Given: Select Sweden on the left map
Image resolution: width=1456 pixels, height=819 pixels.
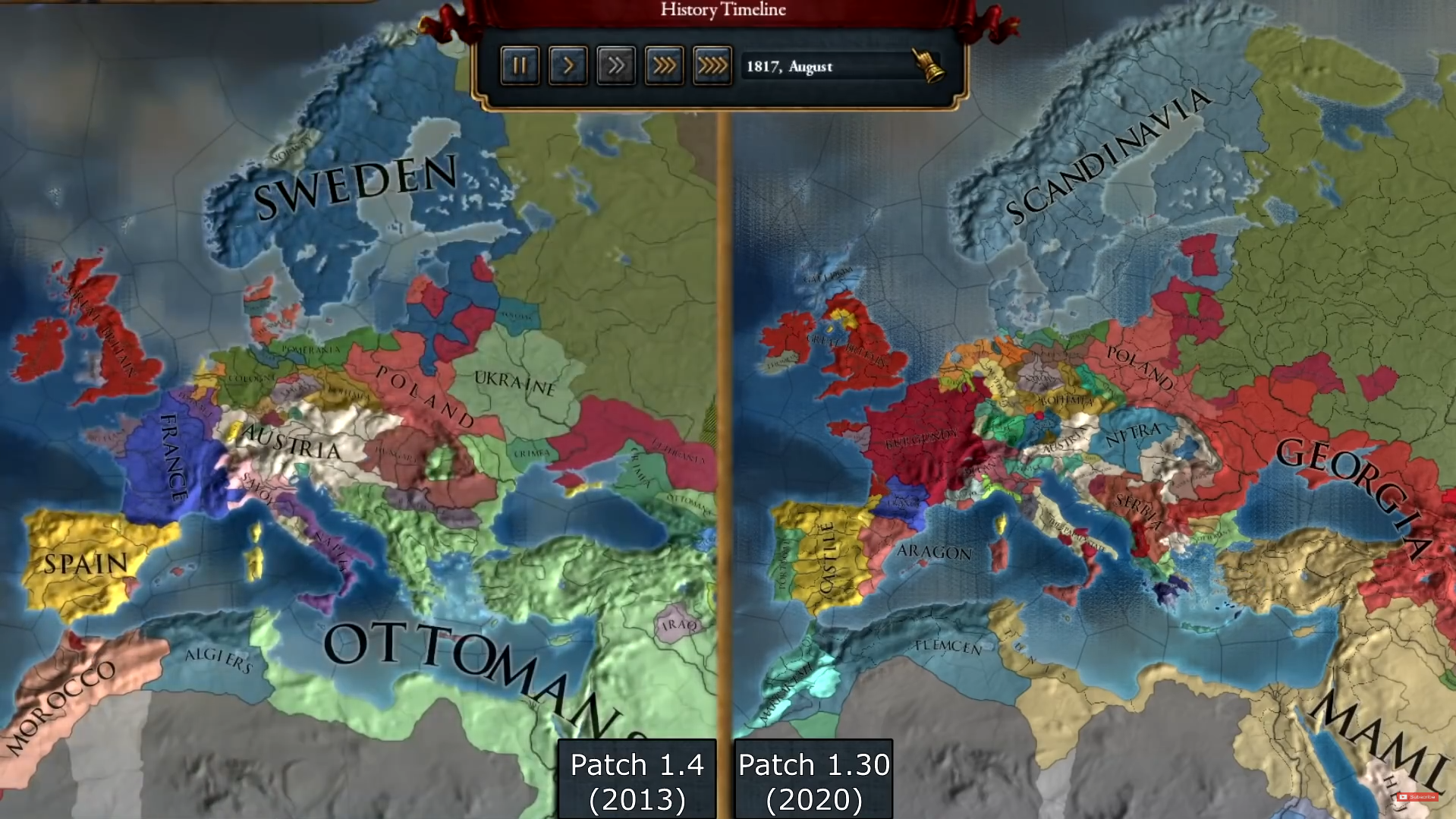Looking at the screenshot, I should tap(357, 186).
